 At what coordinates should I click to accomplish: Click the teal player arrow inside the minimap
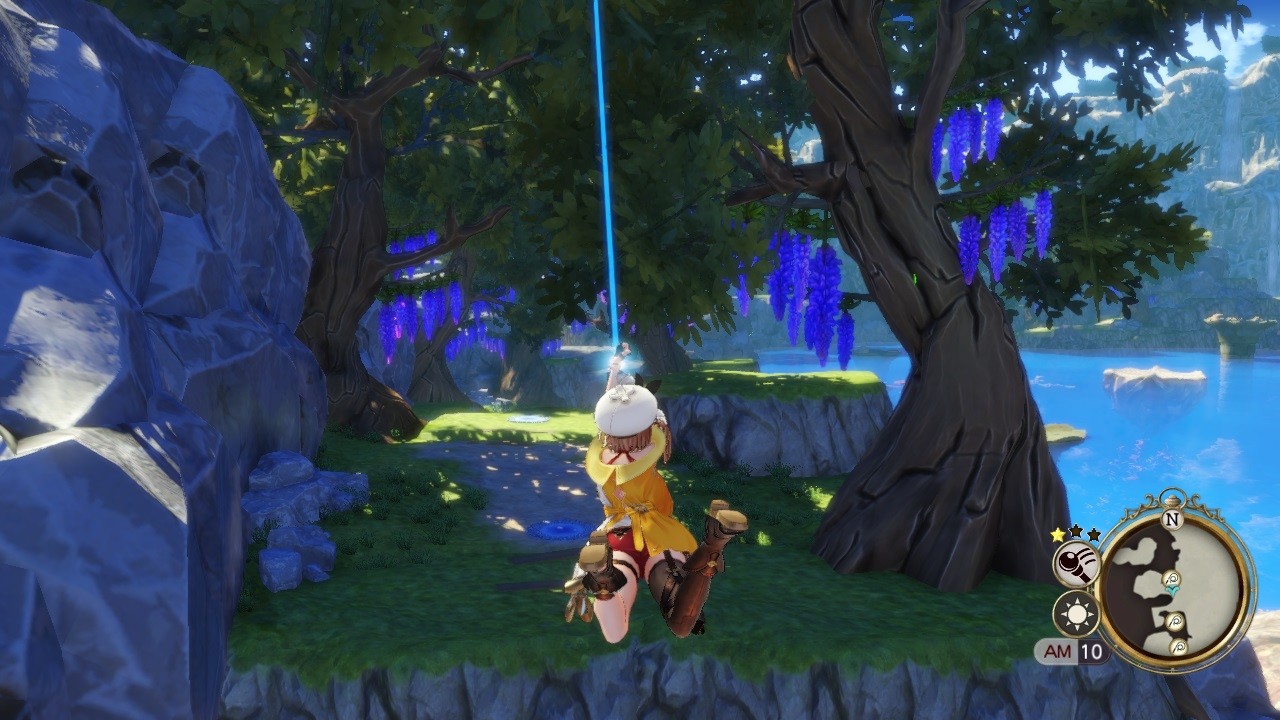click(1173, 589)
